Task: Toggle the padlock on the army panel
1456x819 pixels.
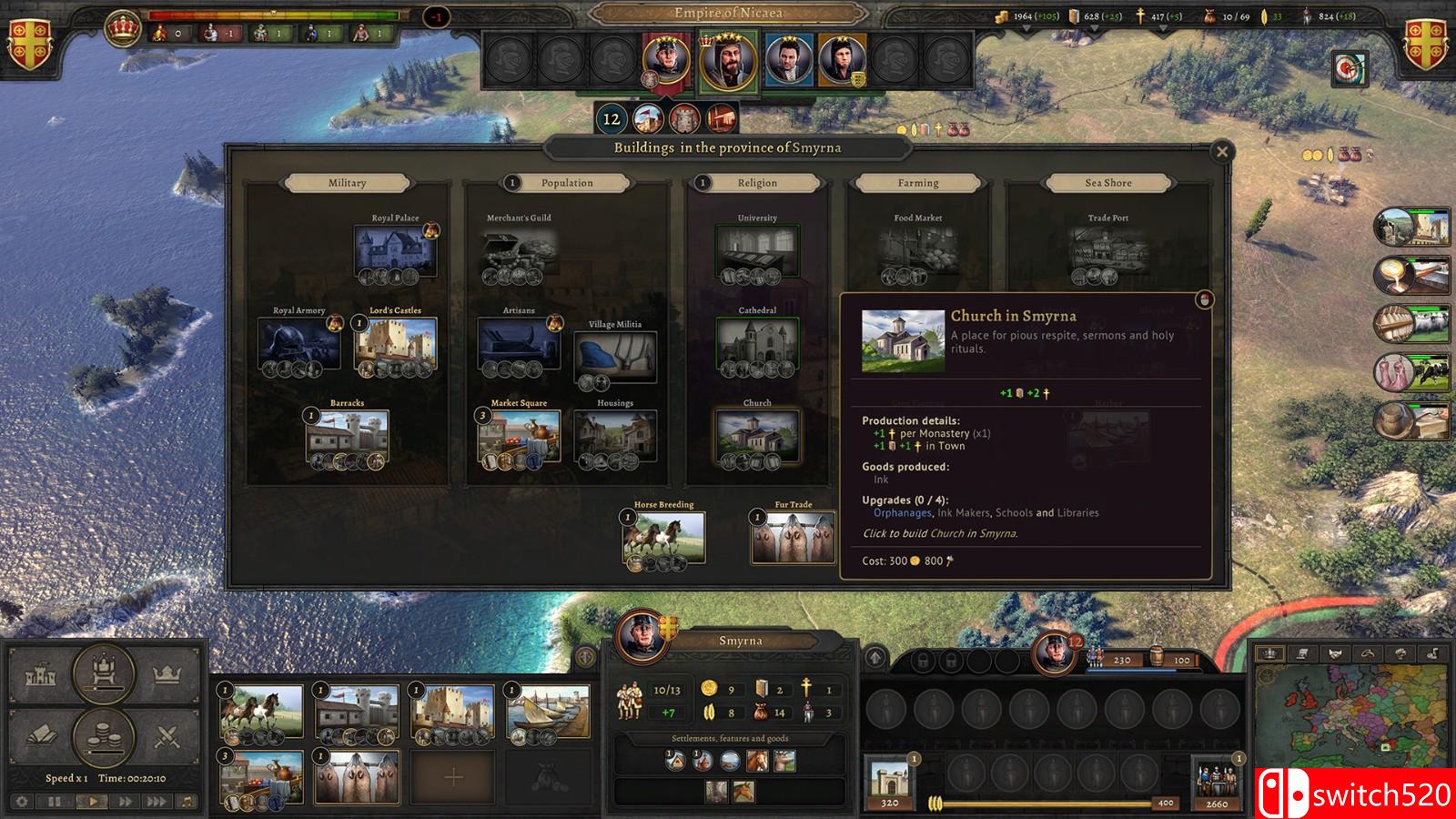Action: [x=922, y=662]
